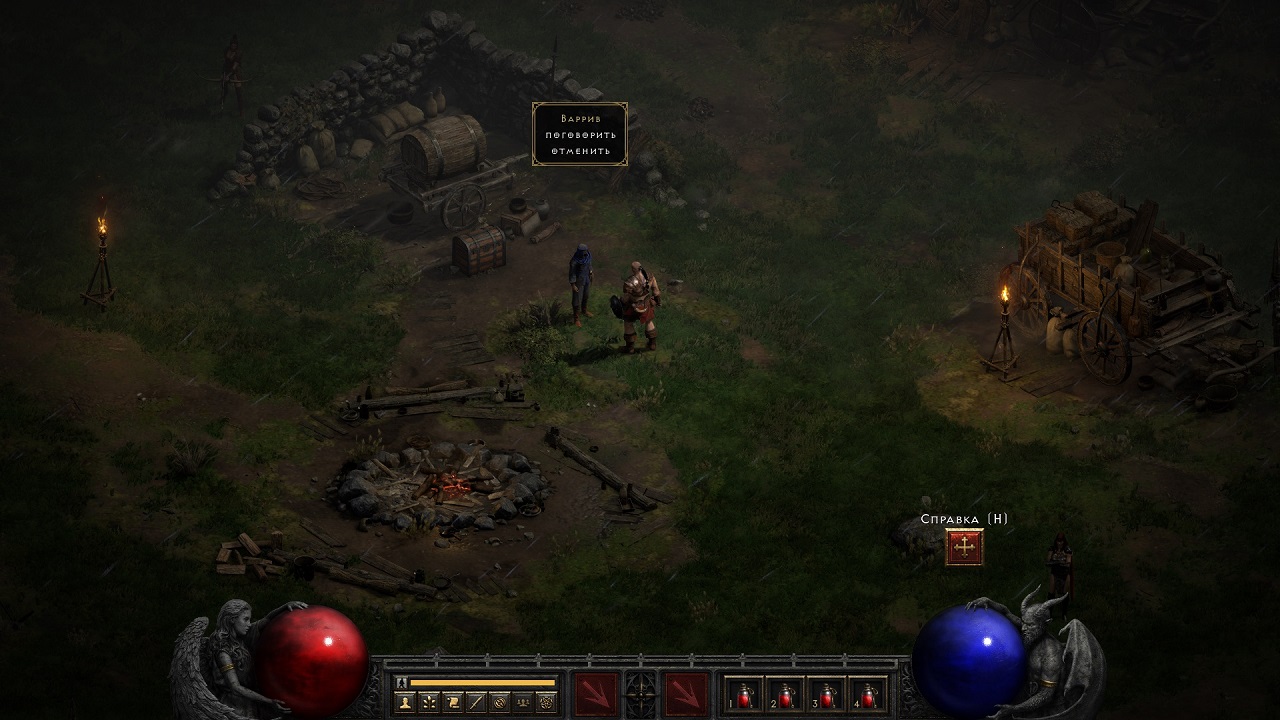Select the right mouse button skill slot
1280x720 pixels.
coord(686,694)
